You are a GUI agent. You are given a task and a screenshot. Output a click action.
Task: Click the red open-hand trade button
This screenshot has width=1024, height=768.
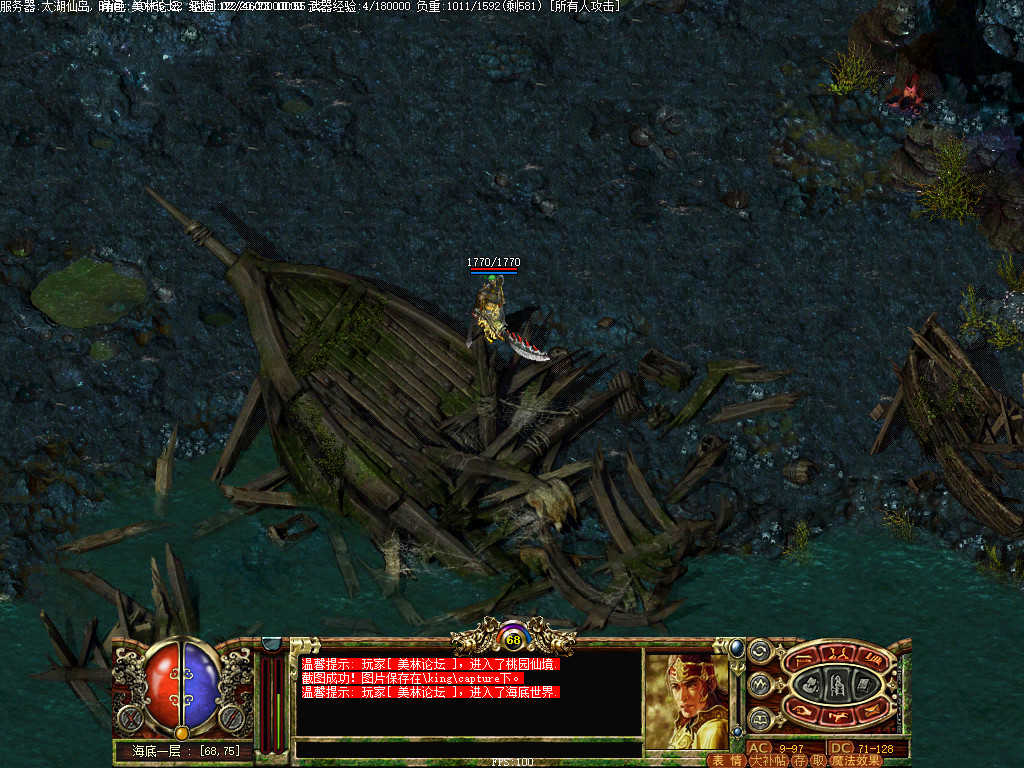(803, 710)
